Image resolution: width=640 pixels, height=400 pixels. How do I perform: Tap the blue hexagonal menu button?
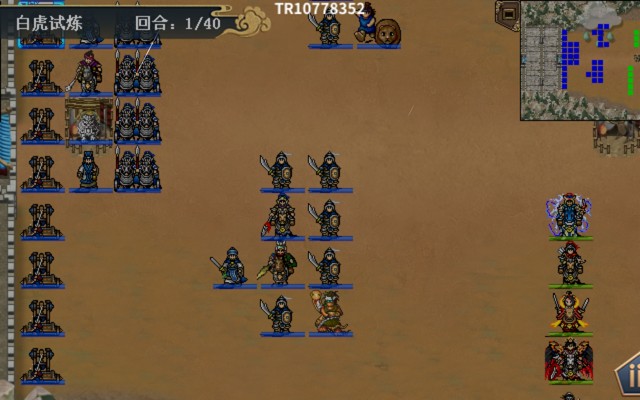click(630, 377)
